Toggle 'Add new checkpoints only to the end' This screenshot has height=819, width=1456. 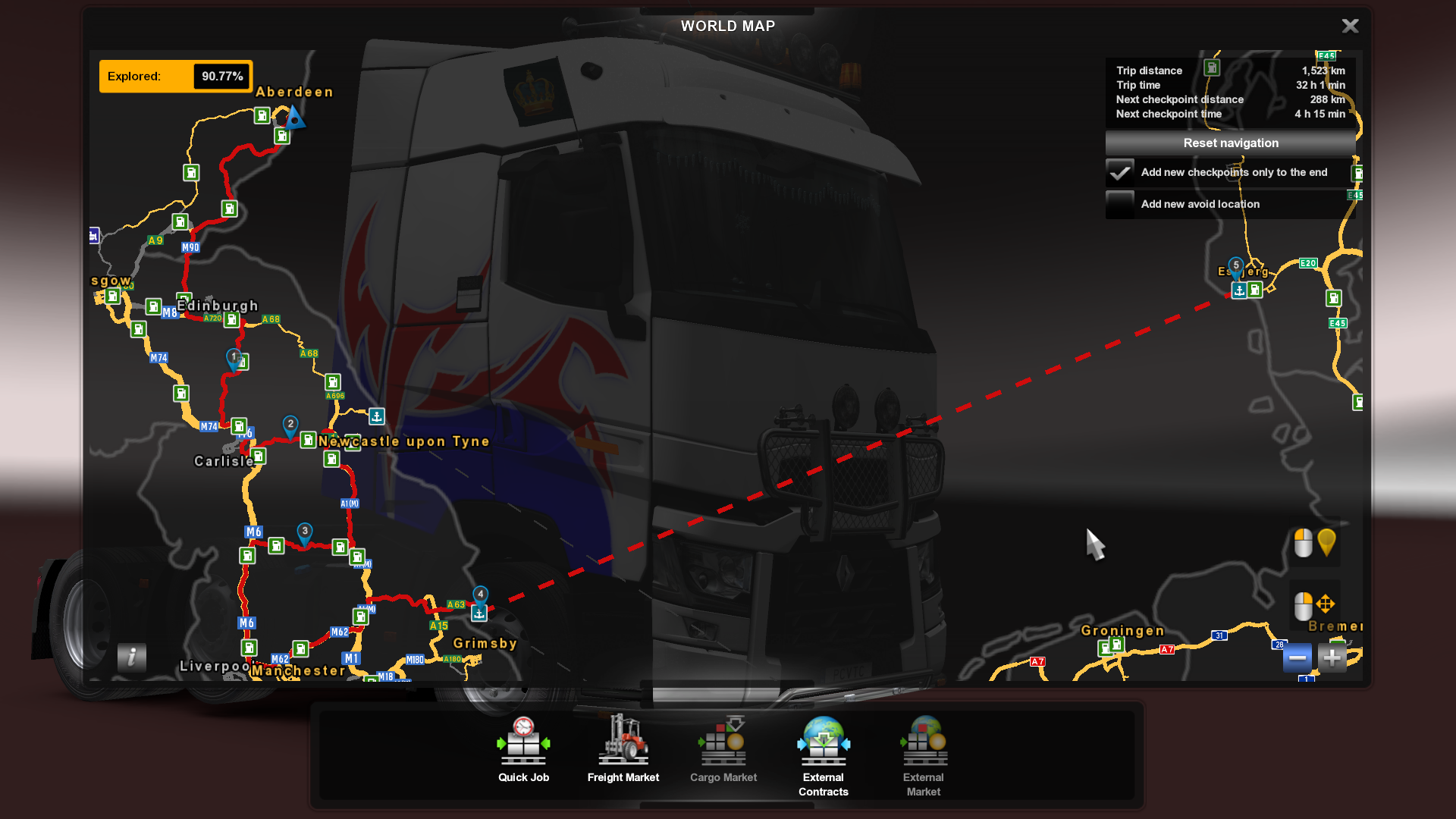point(1120,173)
